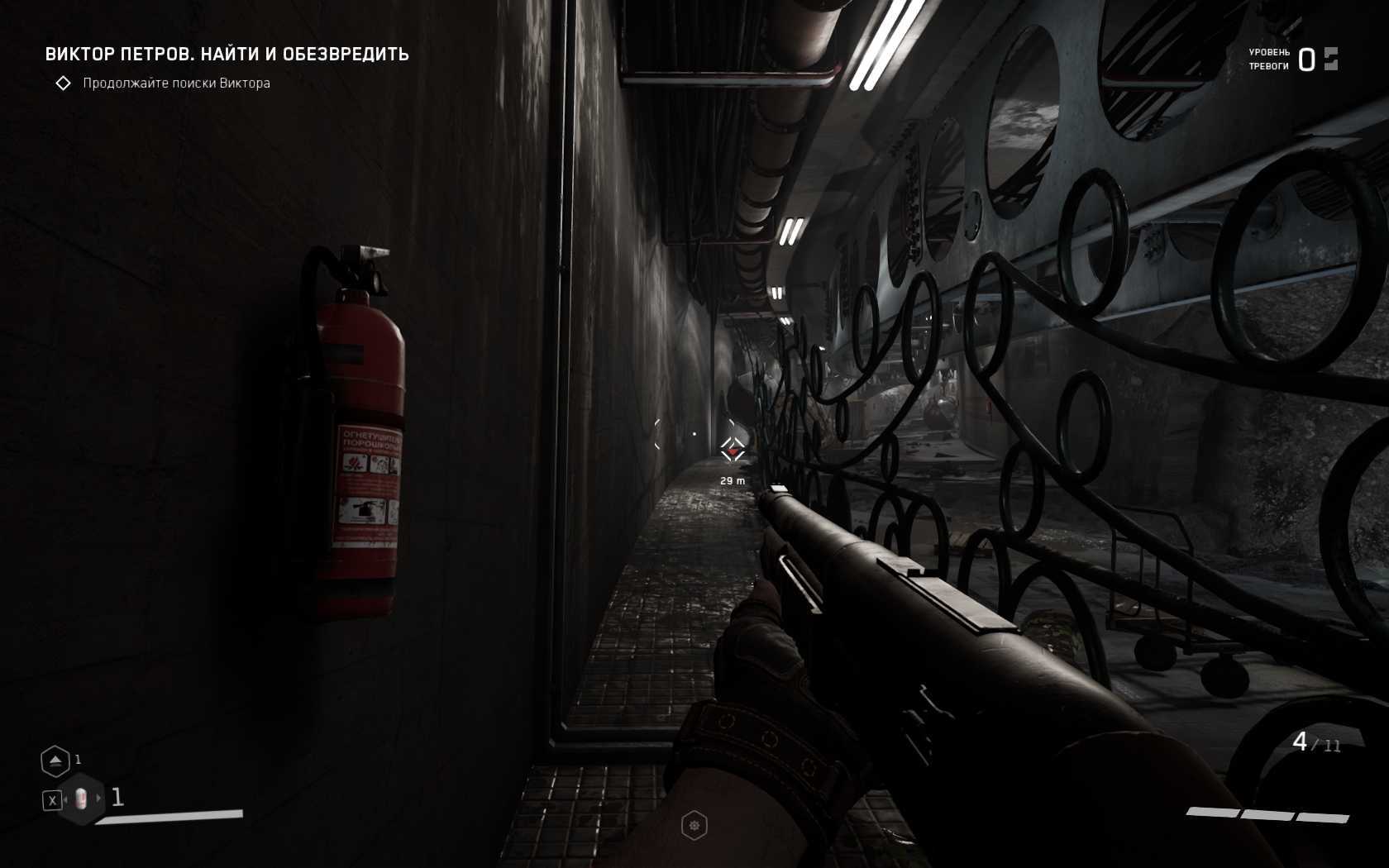
Task: Click the hexagonal up-arrow icon
Action: click(55, 761)
